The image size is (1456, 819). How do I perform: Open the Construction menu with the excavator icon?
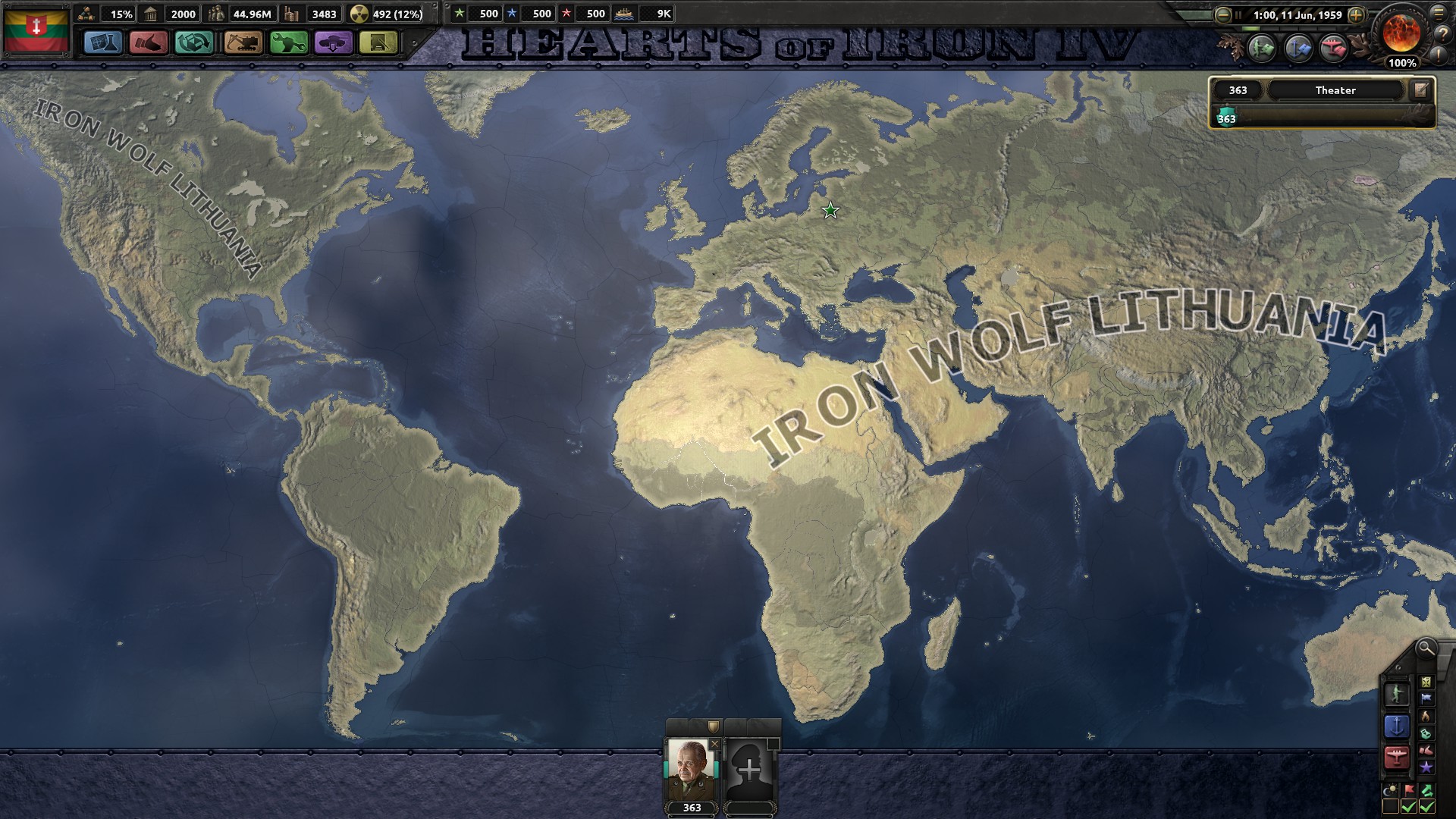pos(244,43)
